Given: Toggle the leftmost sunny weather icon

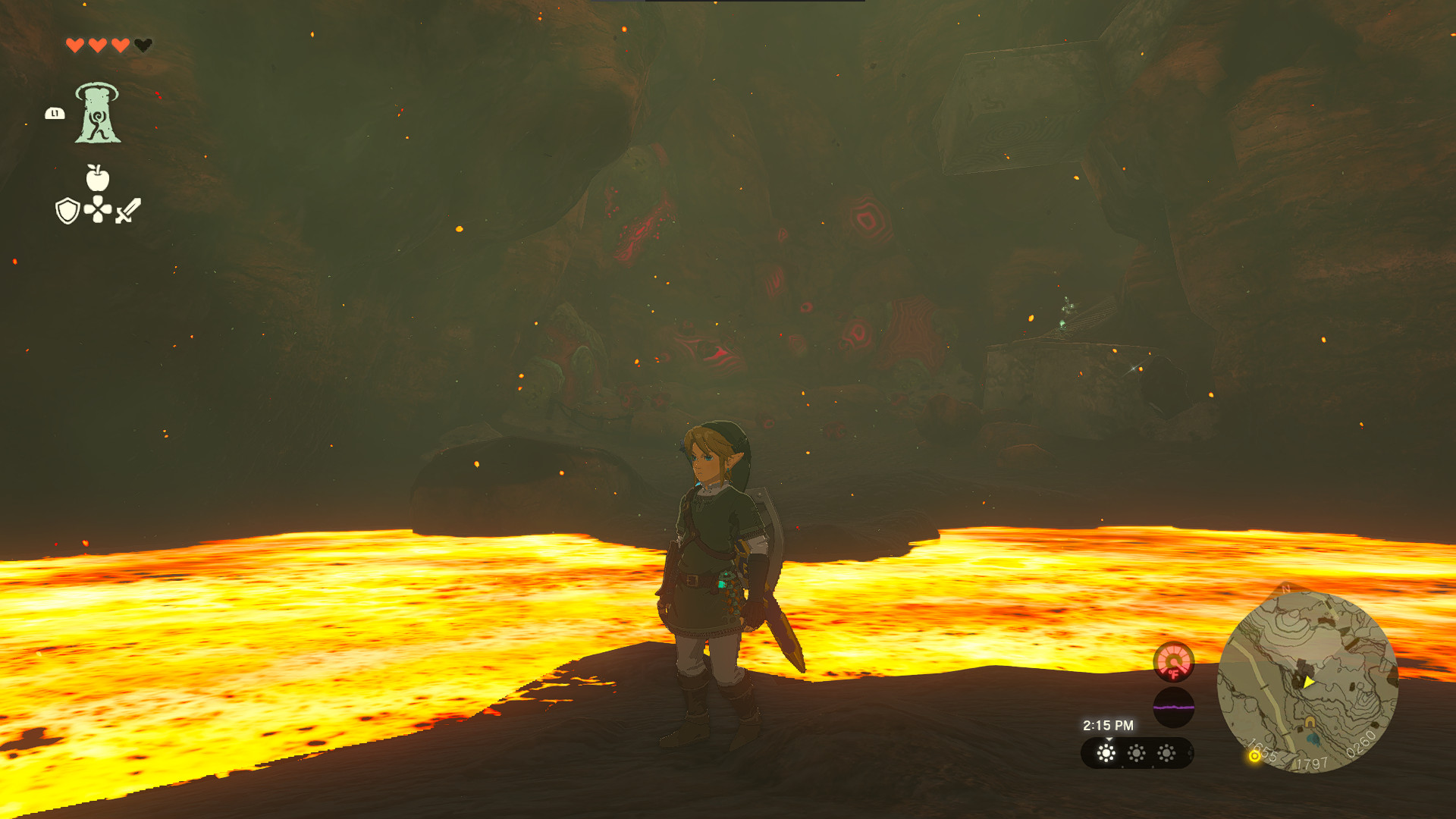Looking at the screenshot, I should [1106, 755].
